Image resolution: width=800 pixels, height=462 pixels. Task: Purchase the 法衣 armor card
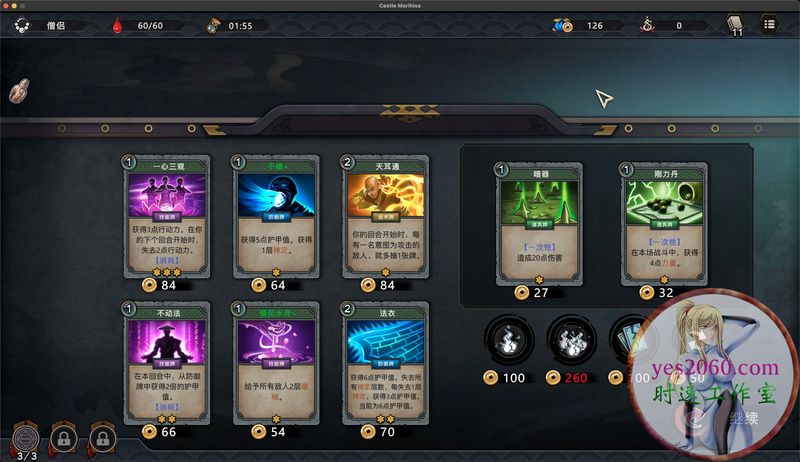tap(374, 364)
